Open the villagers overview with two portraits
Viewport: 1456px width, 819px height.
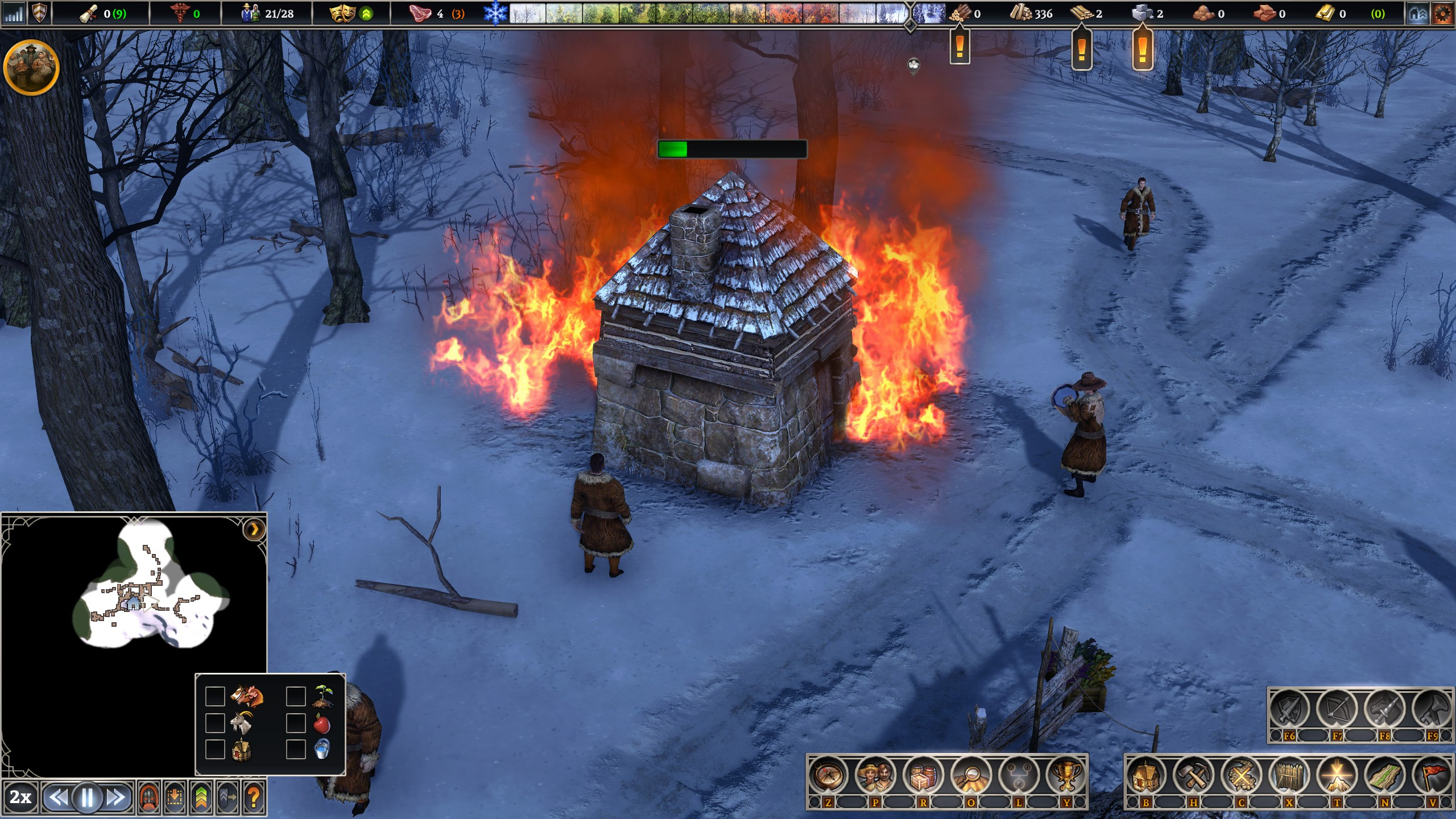tap(875, 775)
